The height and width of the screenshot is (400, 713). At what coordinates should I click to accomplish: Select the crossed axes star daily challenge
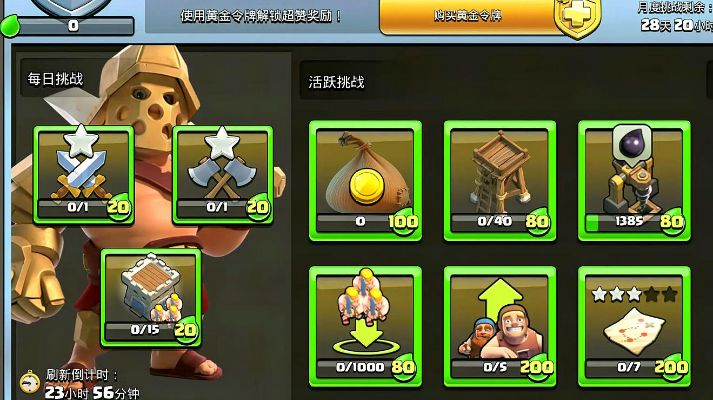coord(223,173)
